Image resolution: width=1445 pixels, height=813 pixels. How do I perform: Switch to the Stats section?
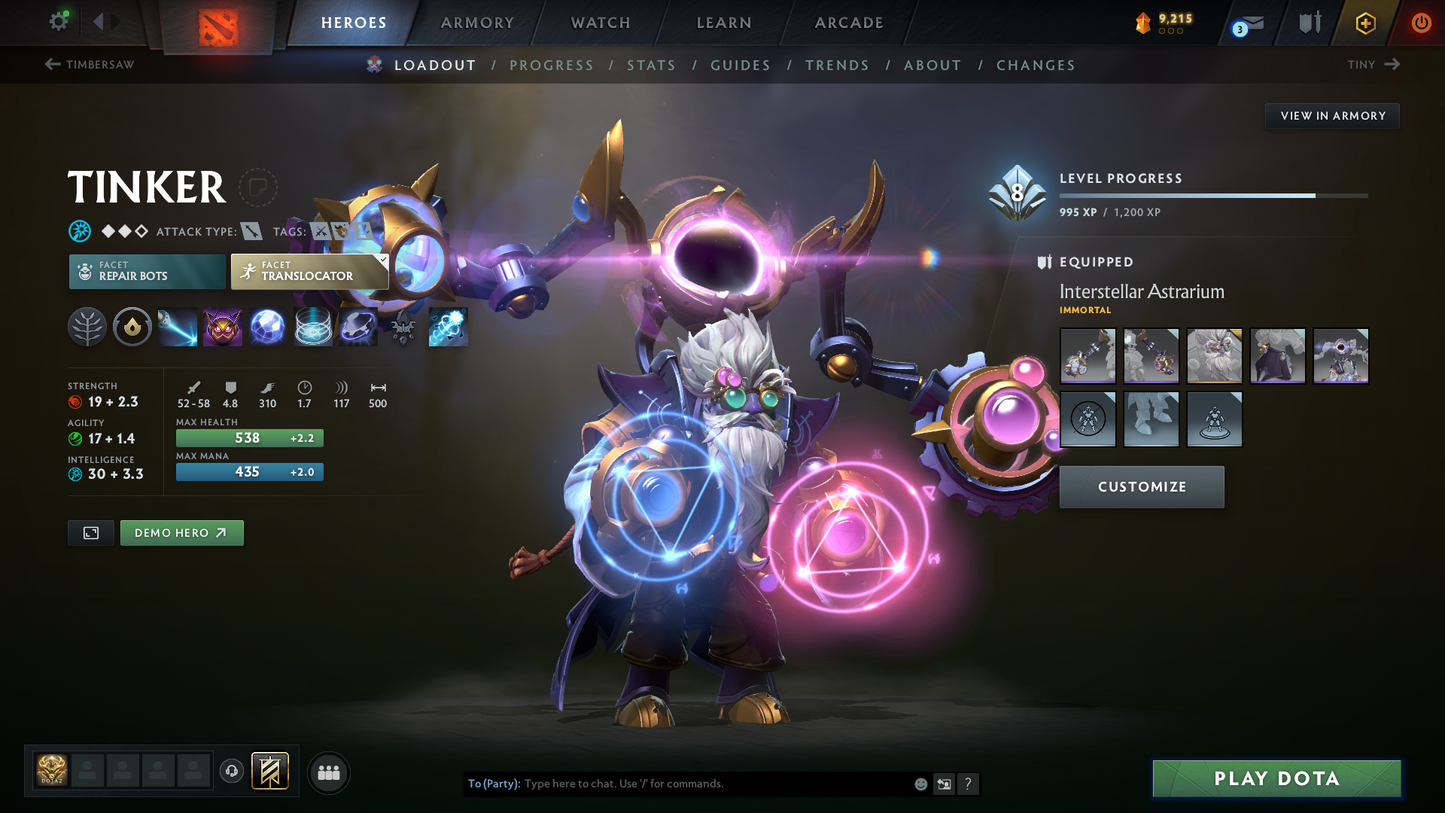(651, 64)
